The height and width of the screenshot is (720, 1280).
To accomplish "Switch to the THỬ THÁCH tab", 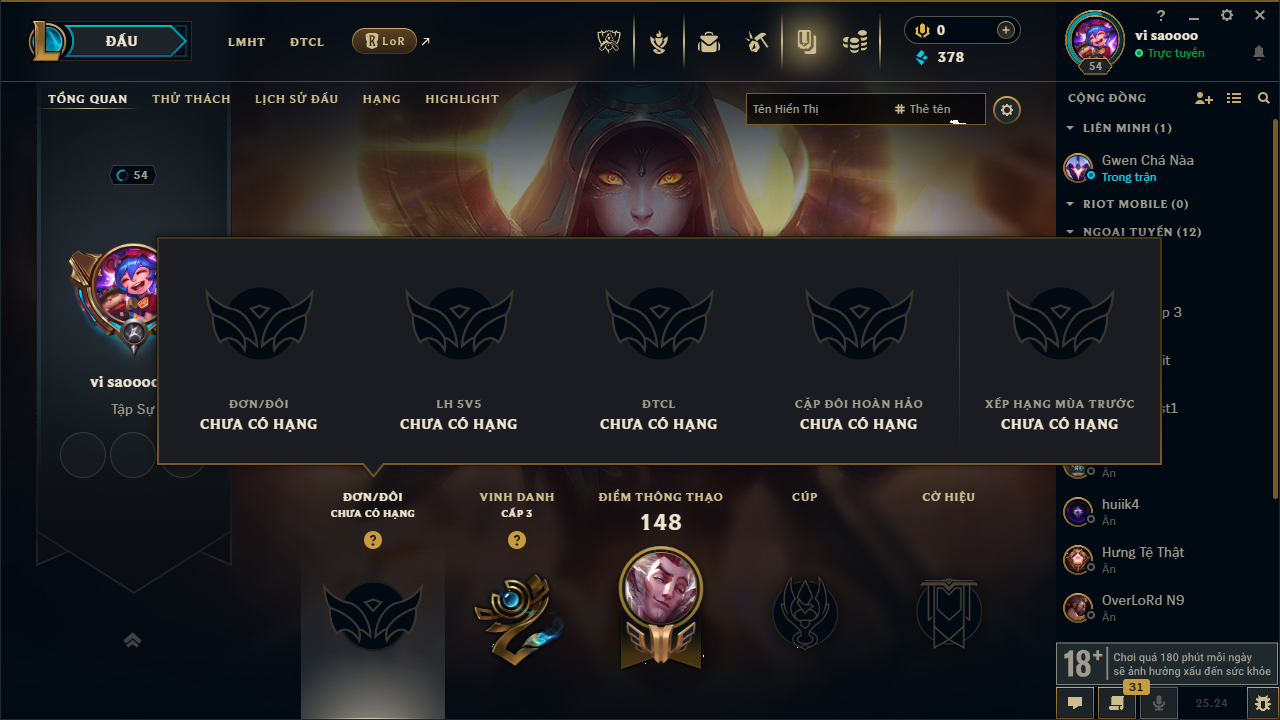I will pos(191,99).
